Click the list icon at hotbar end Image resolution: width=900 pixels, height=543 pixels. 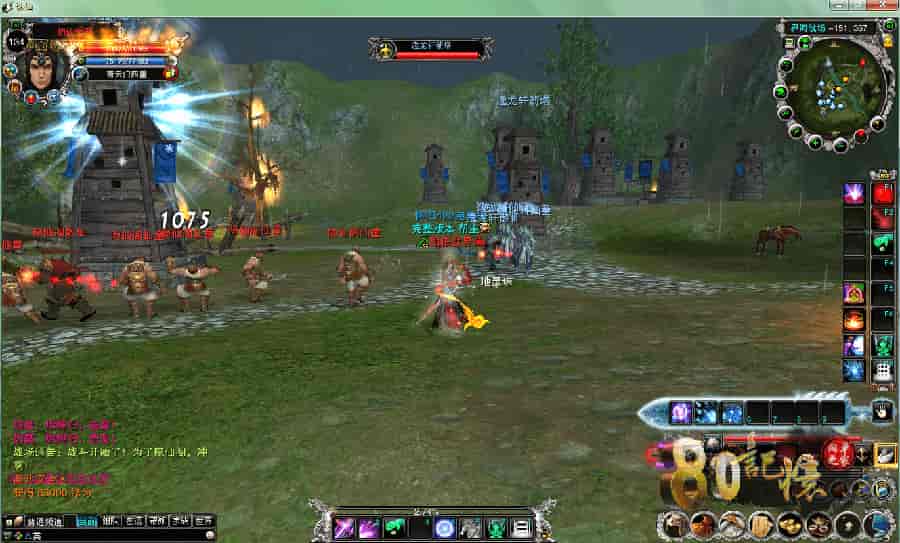[521, 527]
